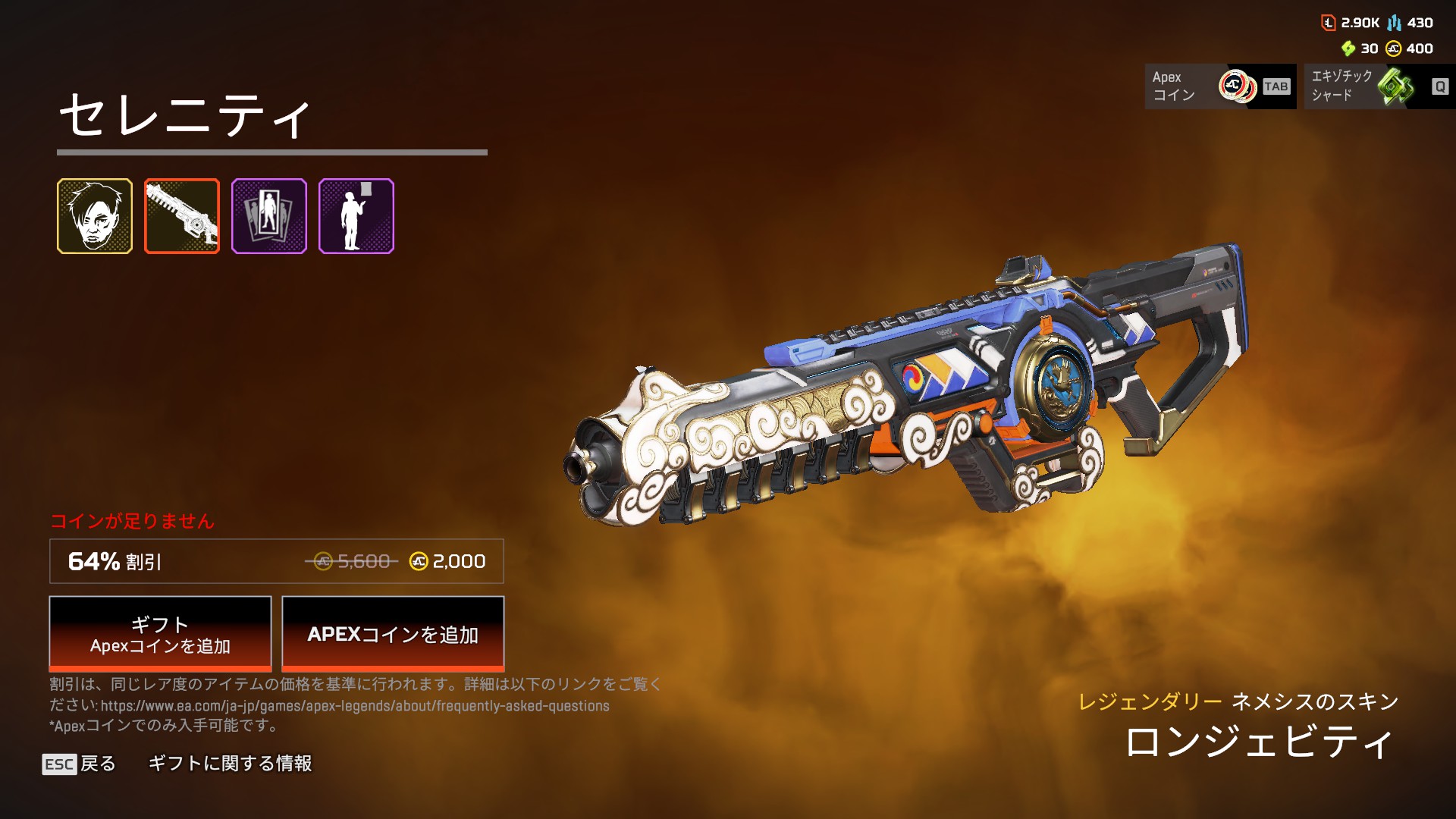Select the legend skin thumbnail
This screenshot has width=1456, height=819.
95,216
